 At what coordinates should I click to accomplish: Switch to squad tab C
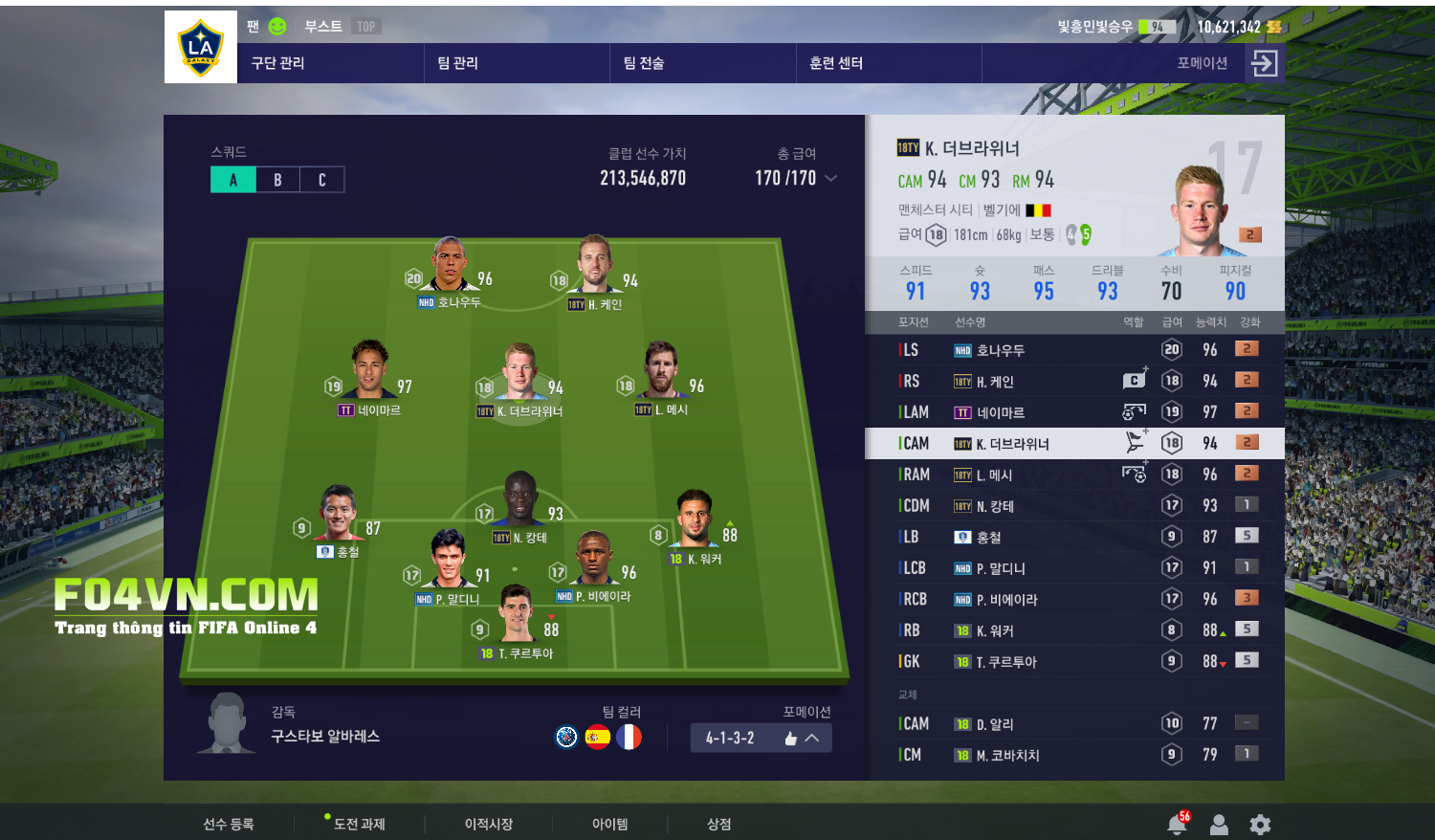(321, 180)
